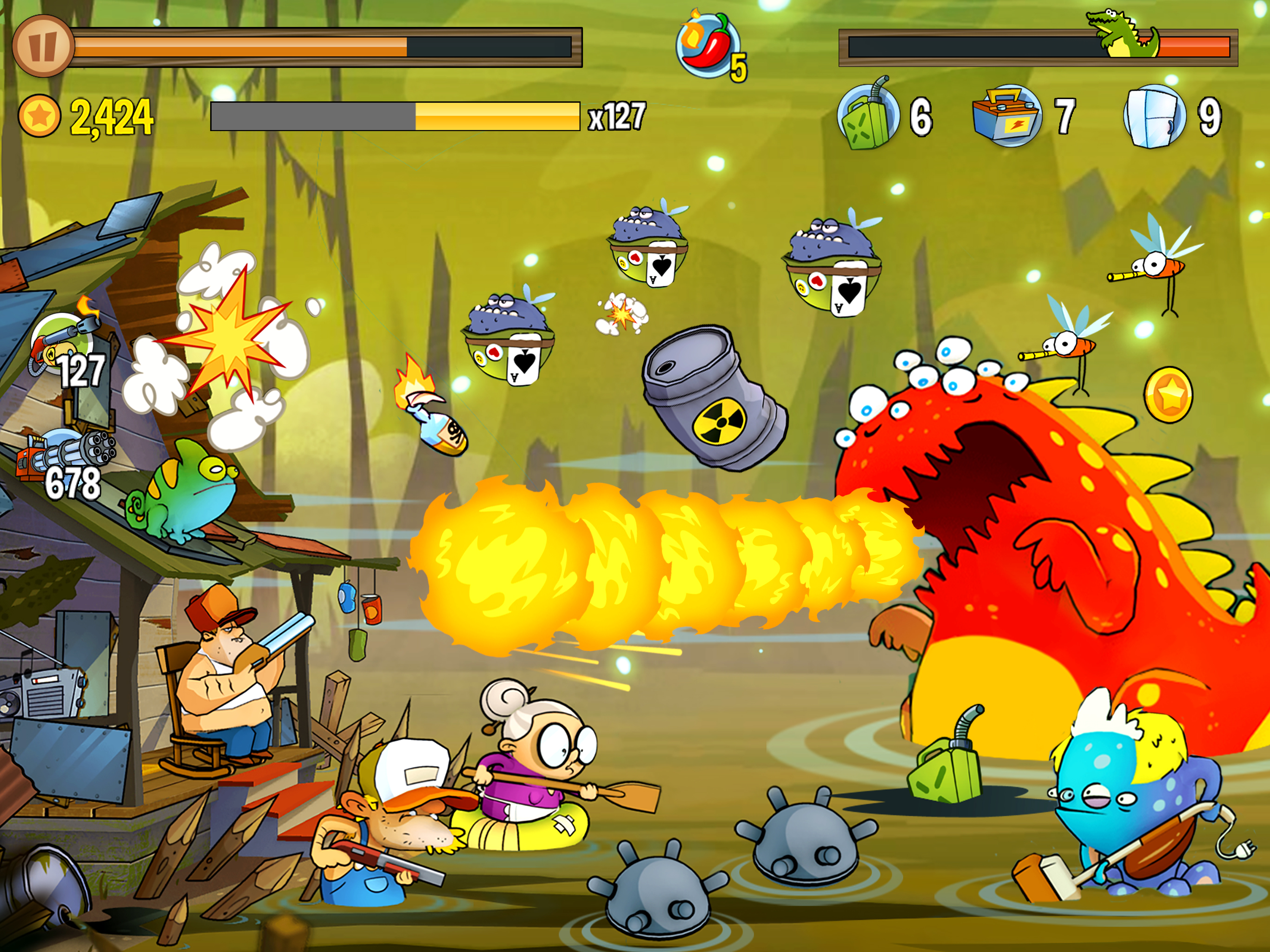Screen dimensions: 1270x952
Task: Pause the game with the wooden button
Action: point(43,46)
